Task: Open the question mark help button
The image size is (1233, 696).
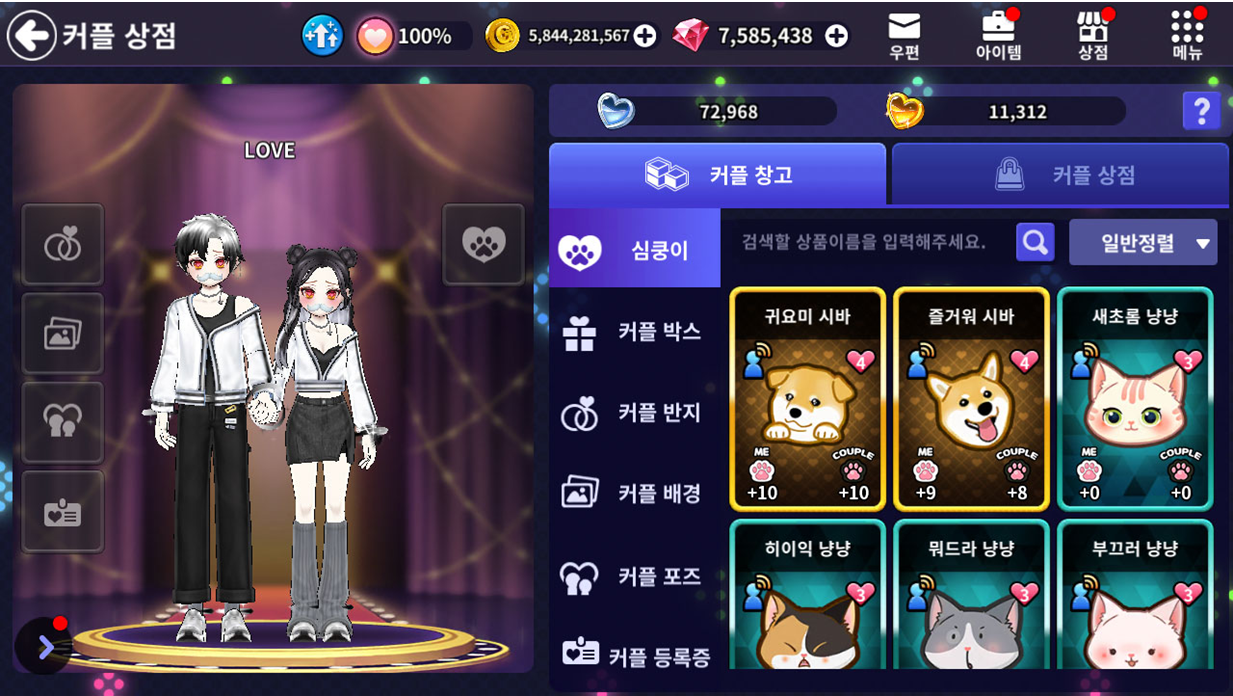Action: tap(1201, 111)
